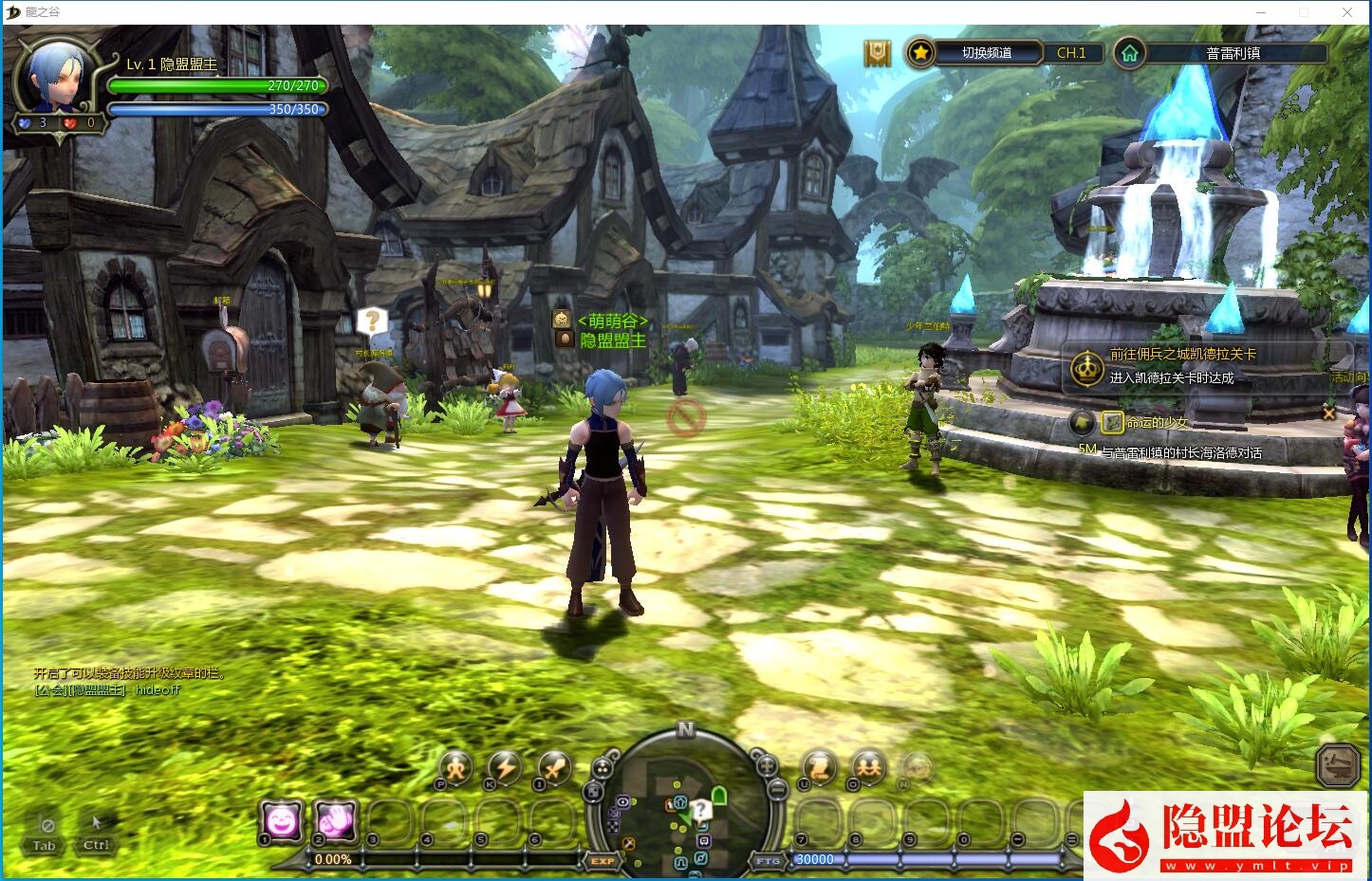Image resolution: width=1372 pixels, height=881 pixels.
Task: Open the gold banner icon
Action: (878, 53)
